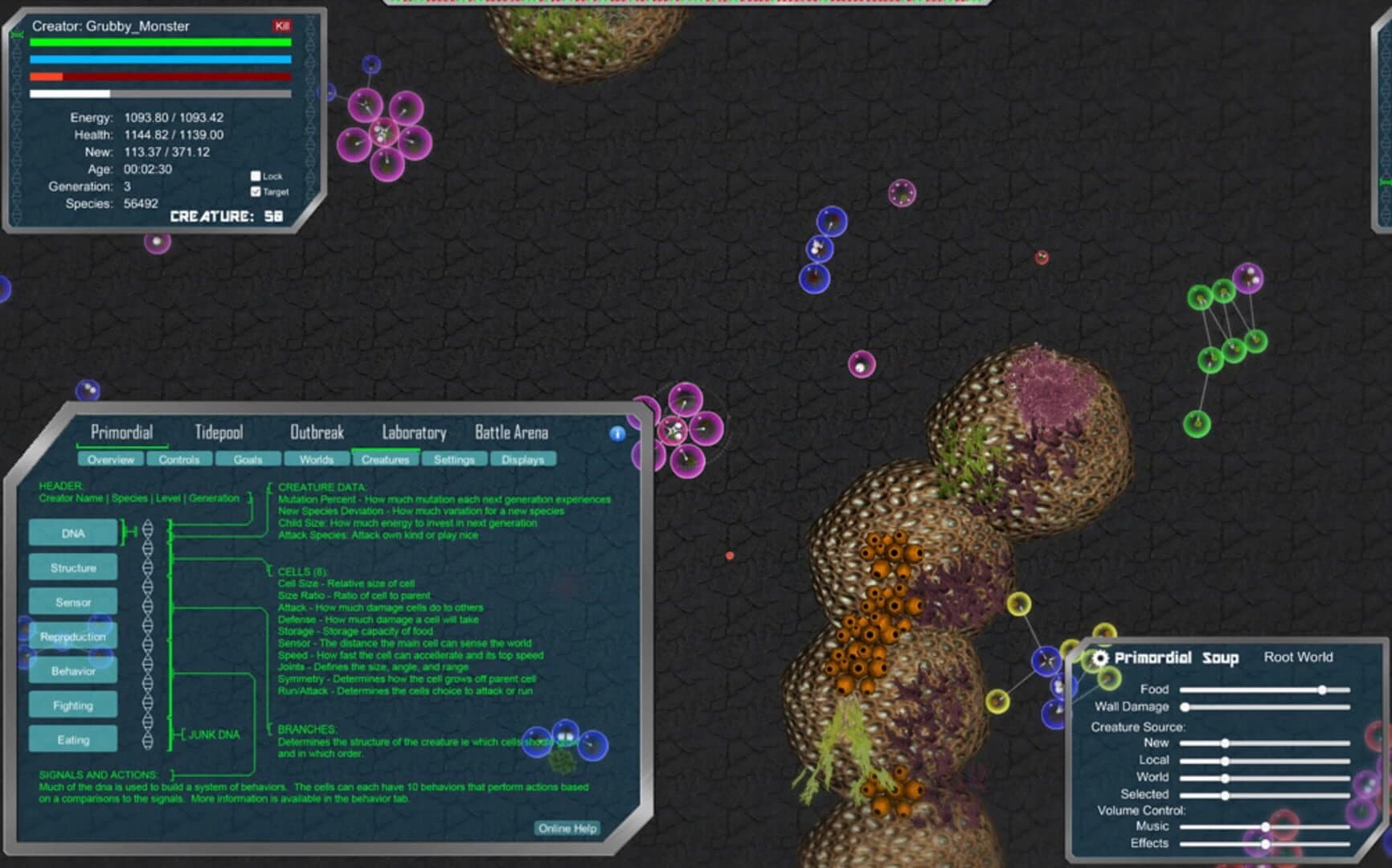The image size is (1392, 868).
Task: Click the info icon on the Laboratory panel
Action: tap(617, 433)
